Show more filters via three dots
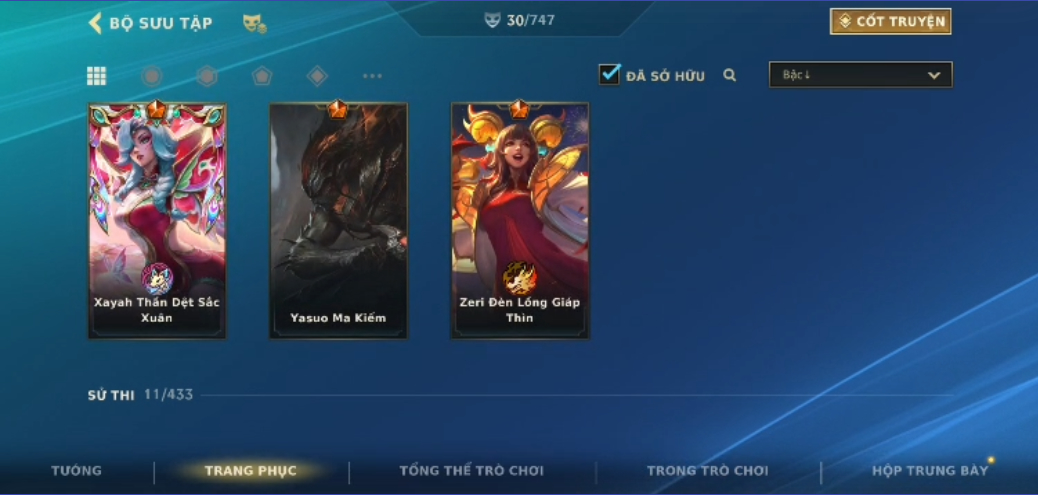 [372, 76]
